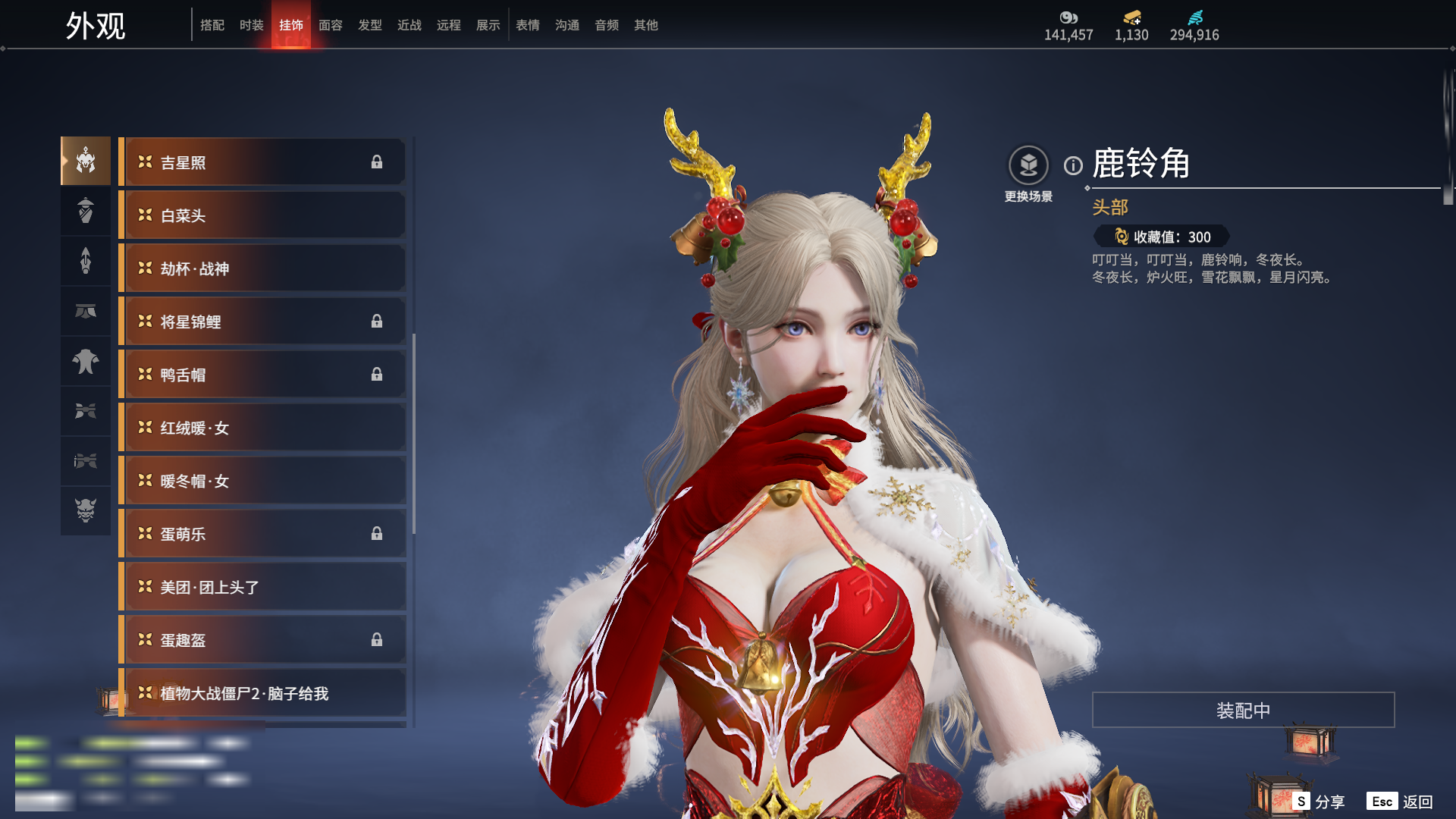Open the 搭配 tab
Screen dimensions: 1456x819
[212, 25]
